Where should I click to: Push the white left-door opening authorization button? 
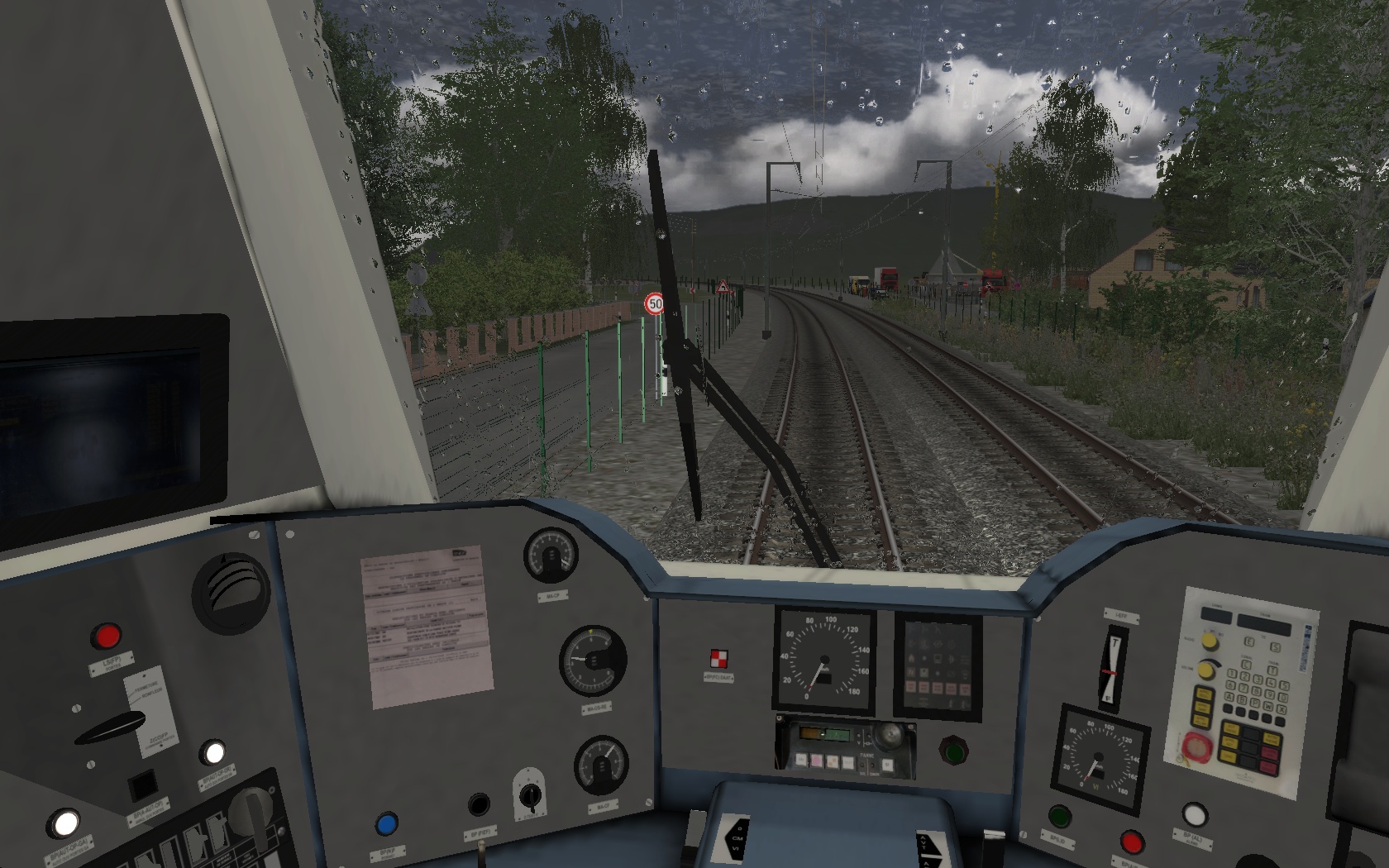click(64, 823)
